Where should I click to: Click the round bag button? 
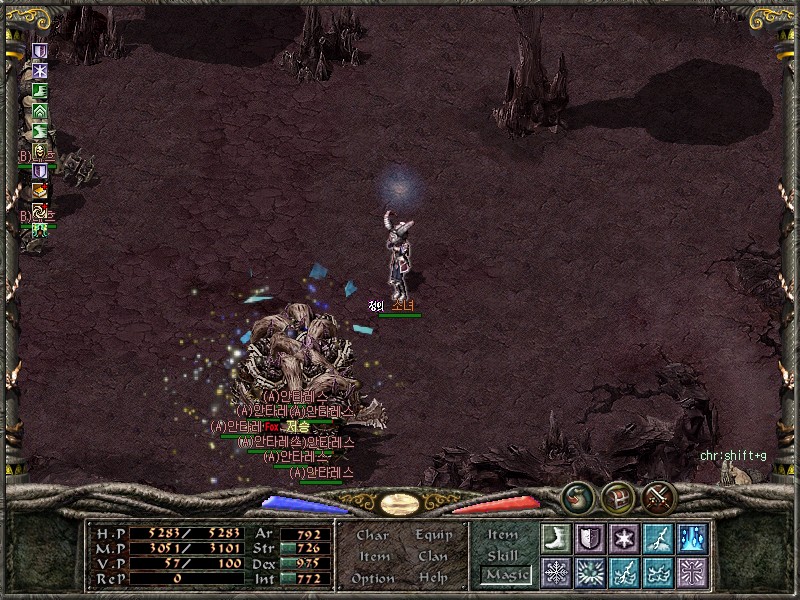coord(577,495)
